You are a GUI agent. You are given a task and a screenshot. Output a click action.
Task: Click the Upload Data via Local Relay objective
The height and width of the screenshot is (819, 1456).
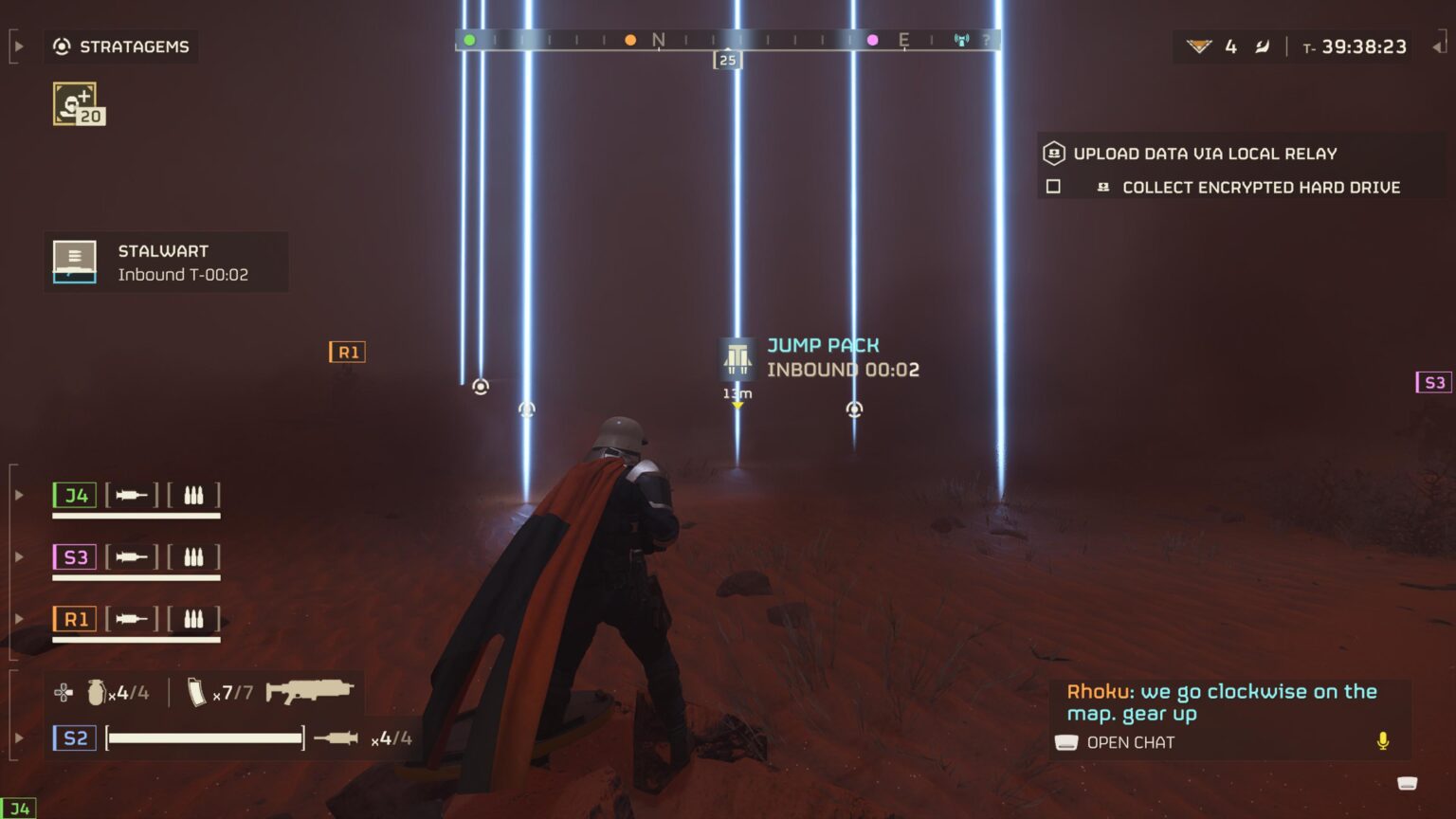tap(1204, 154)
